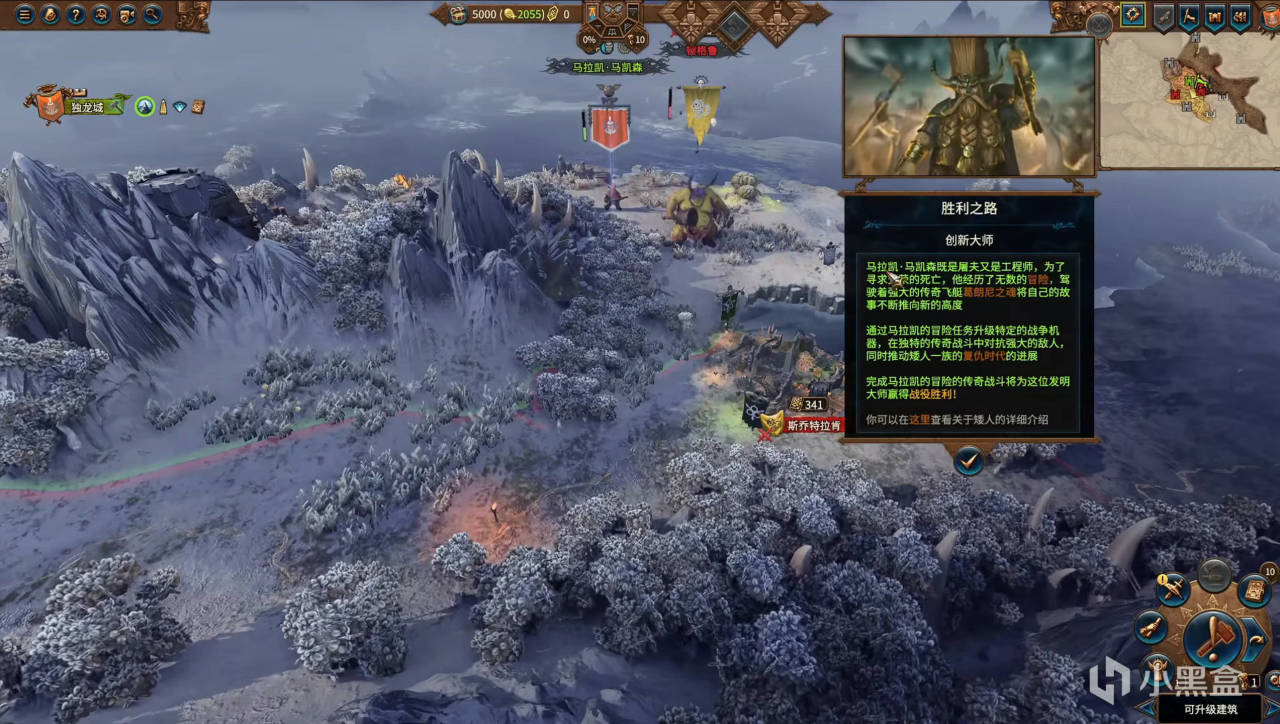Viewport: 1280px width, 724px height.
Task: Confirm with the checkmark under 胜利之路 panel
Action: pos(968,463)
